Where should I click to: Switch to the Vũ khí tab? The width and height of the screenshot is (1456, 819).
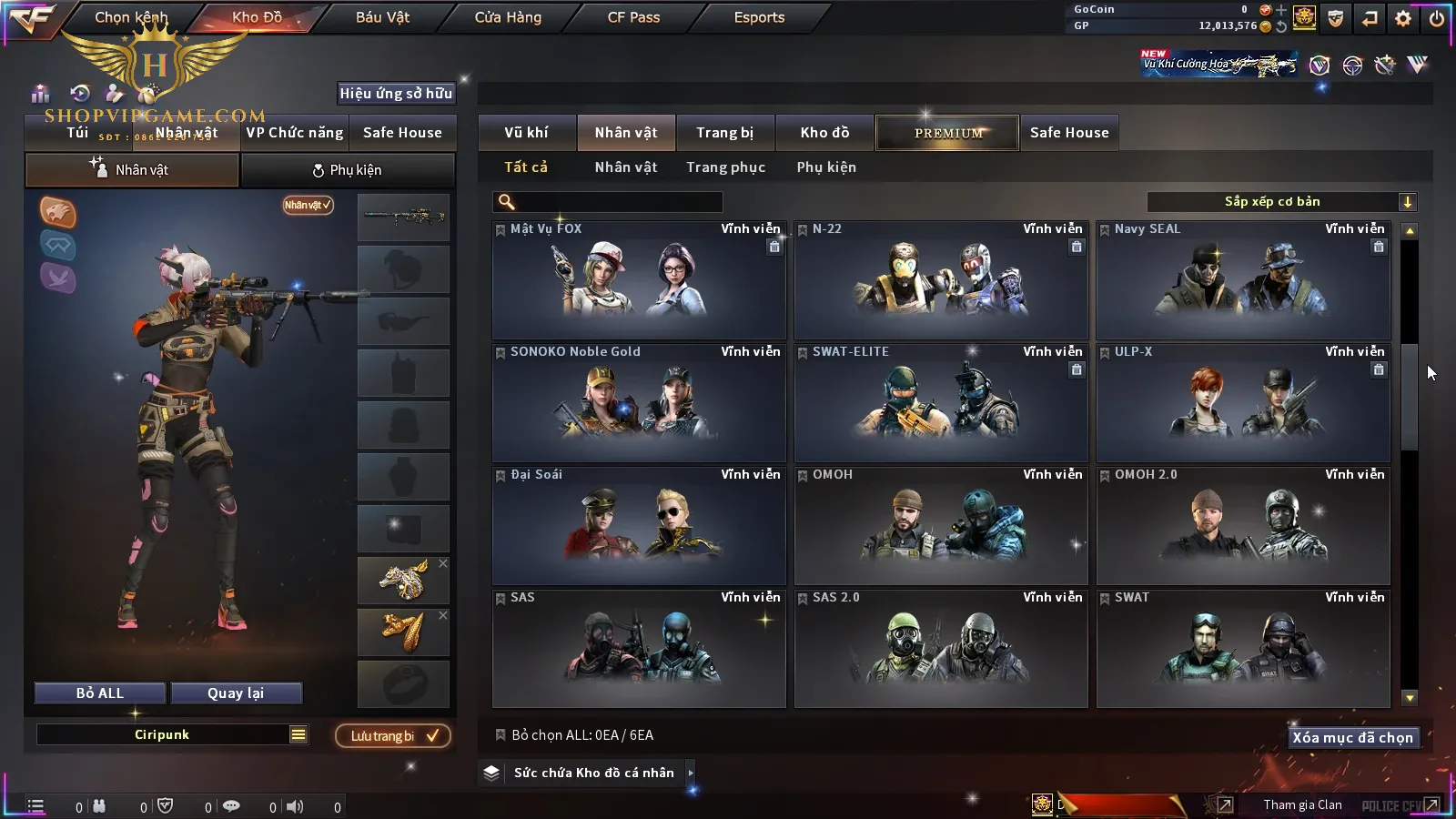(526, 133)
